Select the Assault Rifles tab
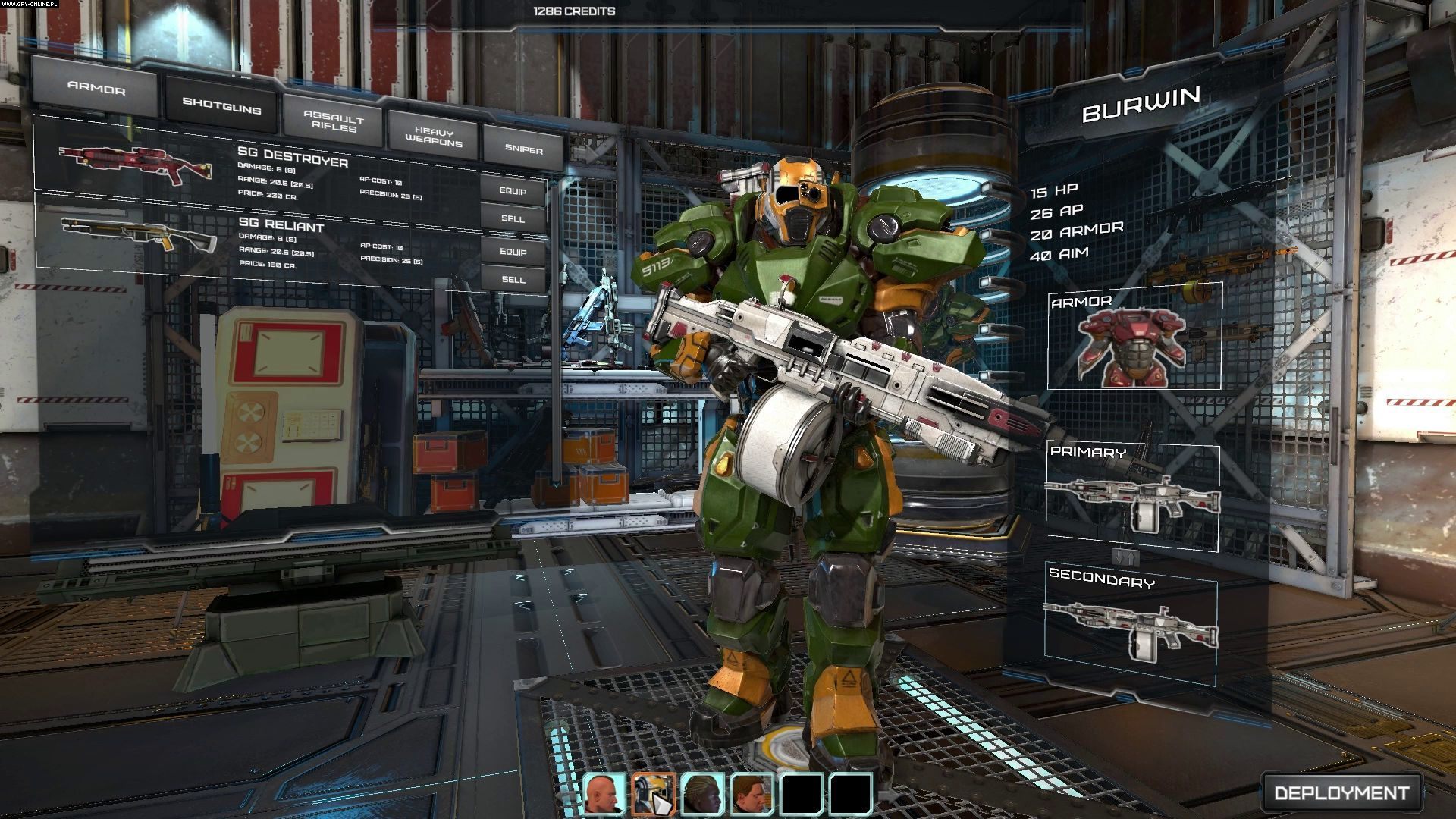 [334, 121]
